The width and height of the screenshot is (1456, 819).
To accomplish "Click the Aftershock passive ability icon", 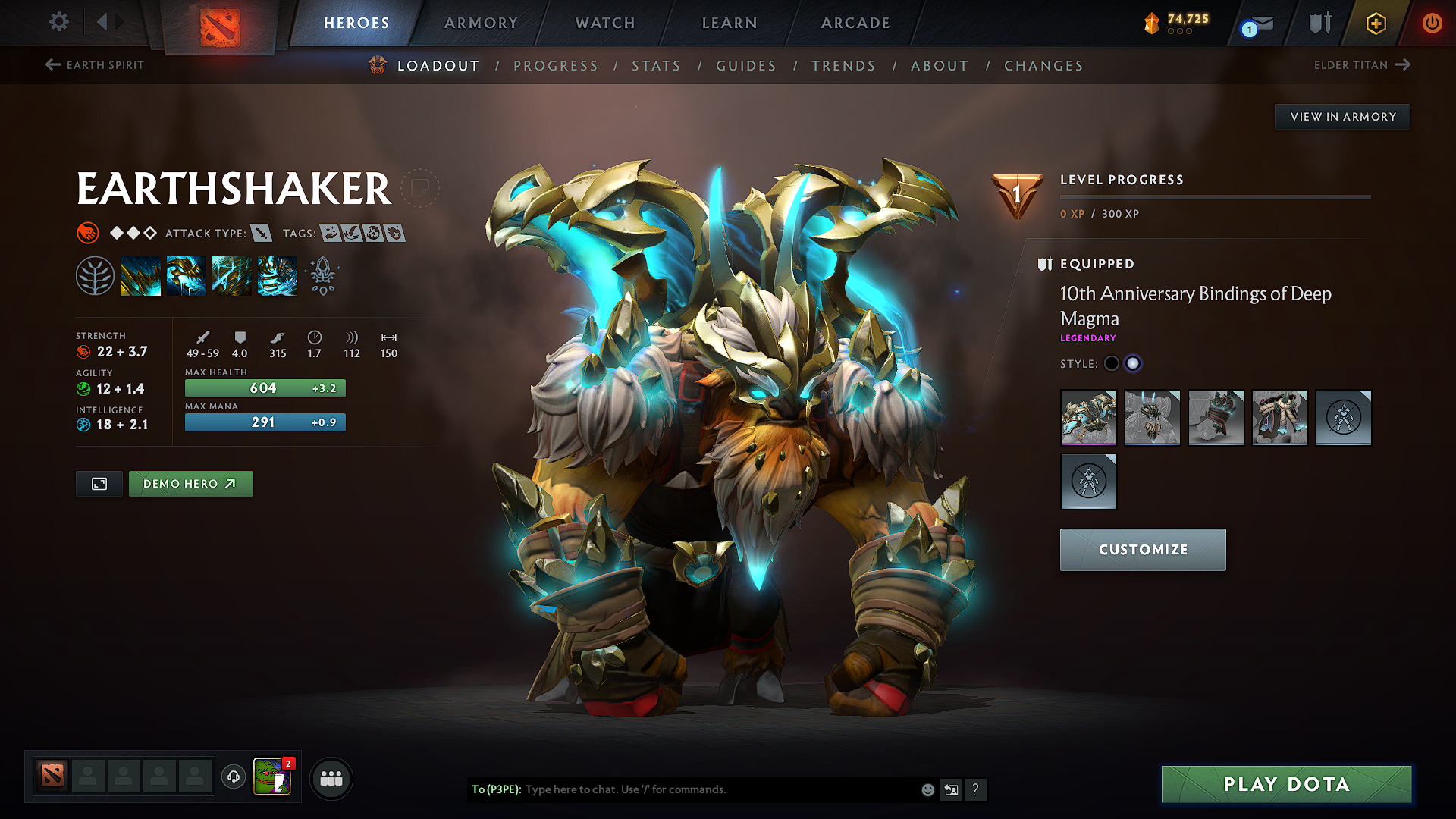I will 231,276.
